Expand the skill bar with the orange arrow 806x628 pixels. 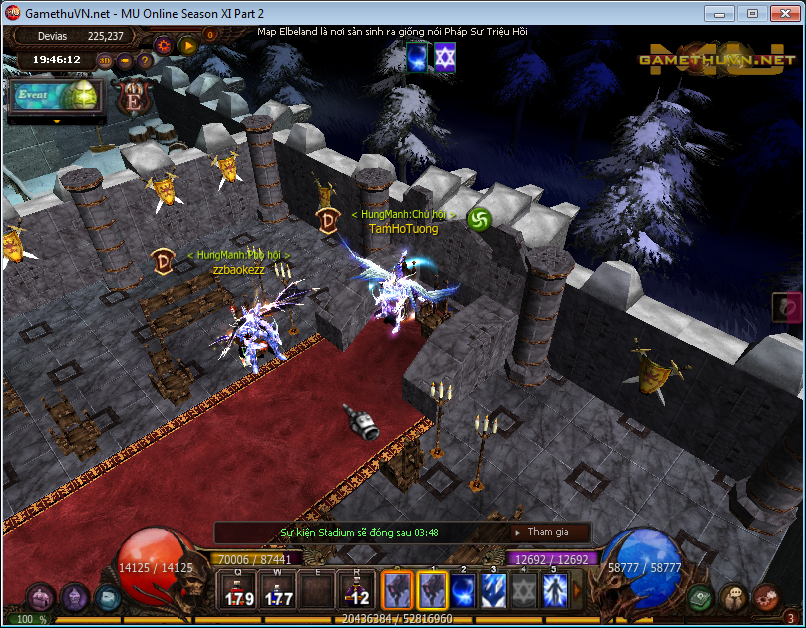pyautogui.click(x=576, y=590)
